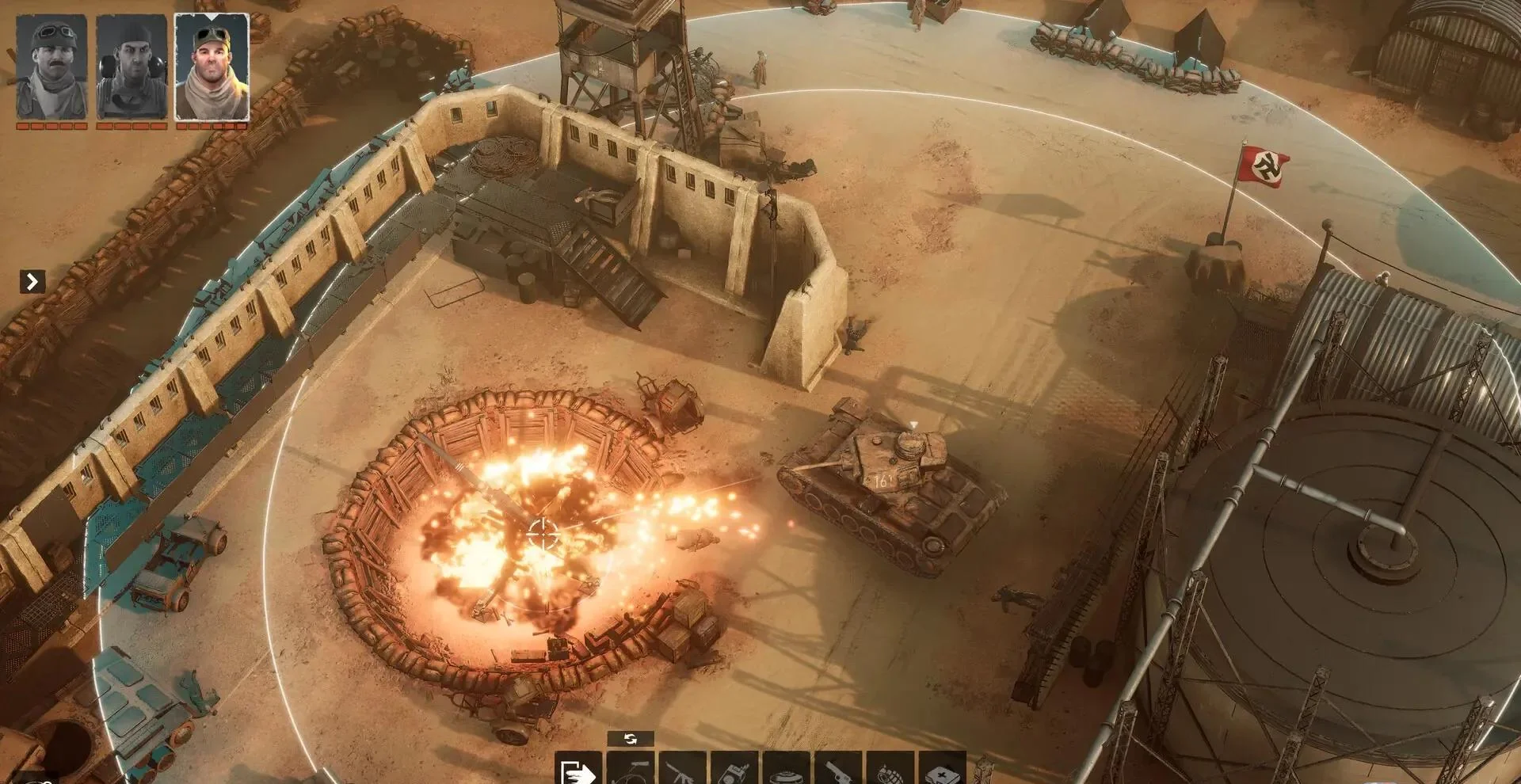Screen dimensions: 1521x784
Task: Expand the side panel arrow
Action: 32,281
